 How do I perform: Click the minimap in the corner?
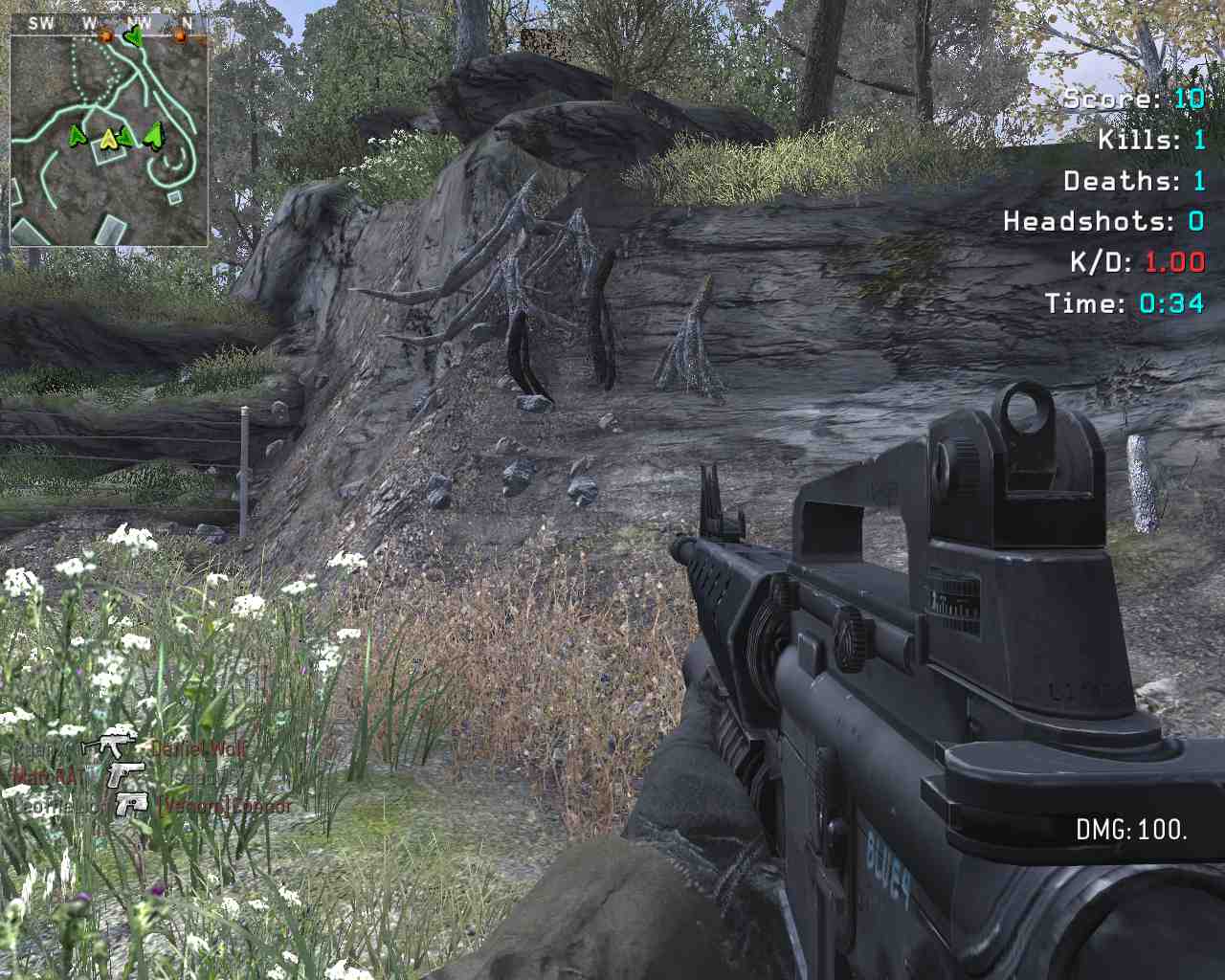pos(109,141)
